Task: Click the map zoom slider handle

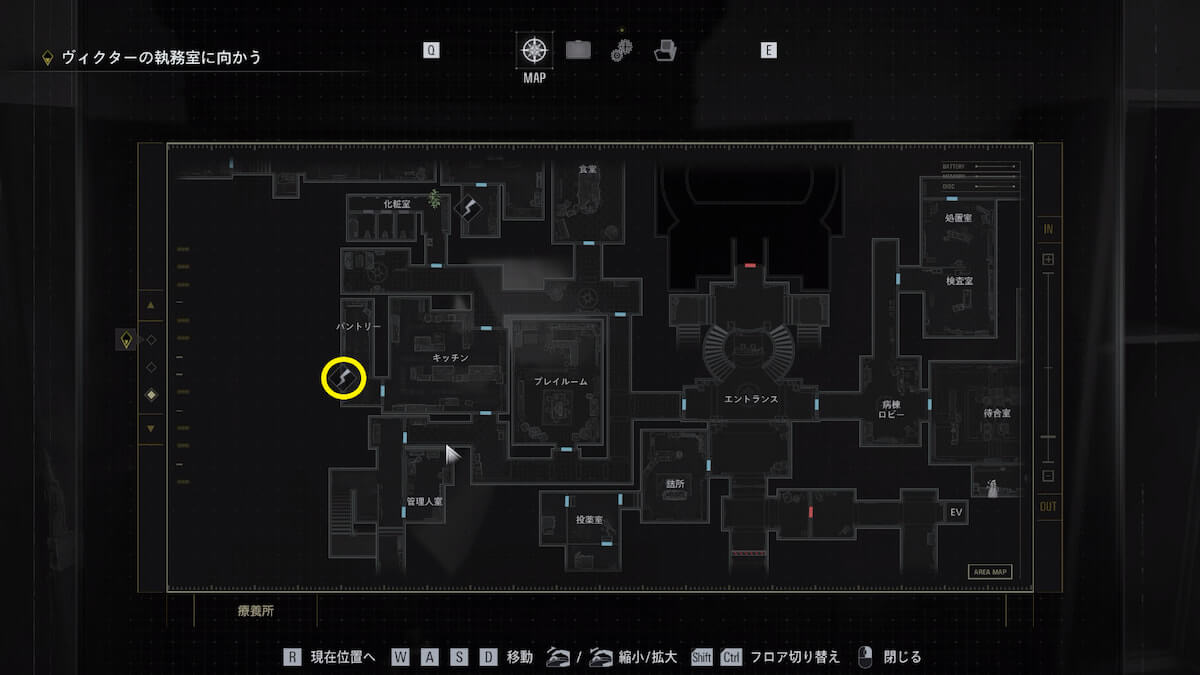Action: point(1048,437)
